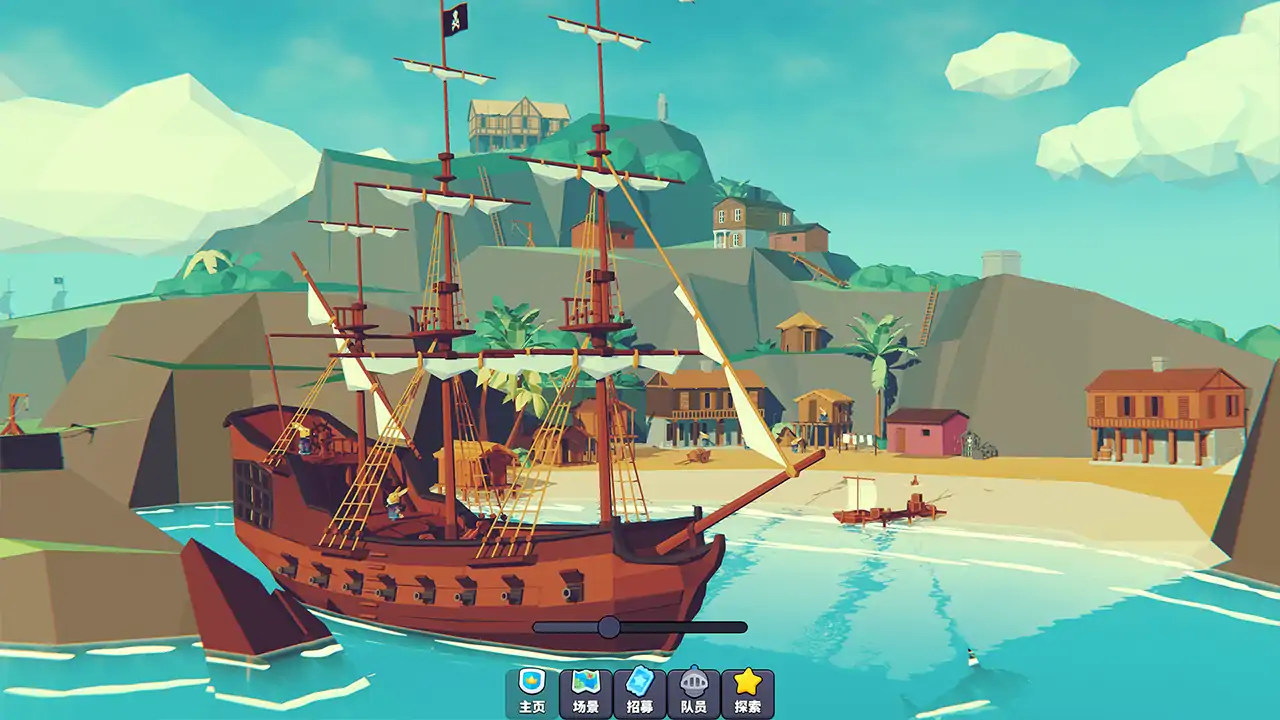This screenshot has width=1280, height=720.
Task: Open the 招募 recruit ticket tab
Action: pos(640,693)
